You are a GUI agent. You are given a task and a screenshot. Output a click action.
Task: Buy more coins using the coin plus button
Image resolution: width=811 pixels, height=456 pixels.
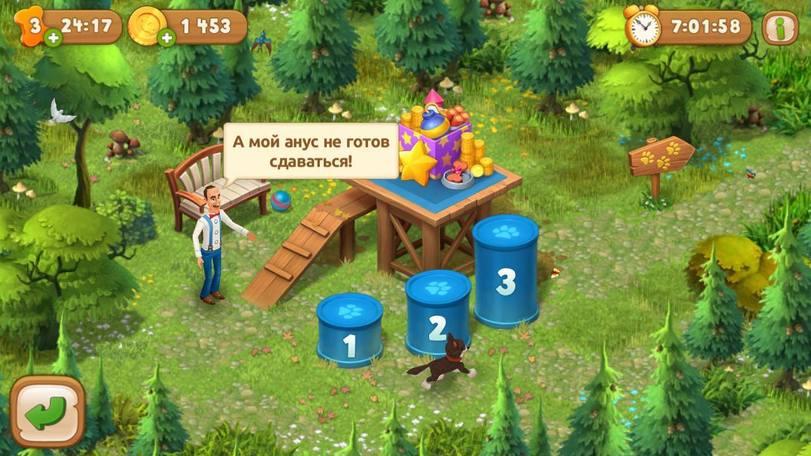point(167,39)
